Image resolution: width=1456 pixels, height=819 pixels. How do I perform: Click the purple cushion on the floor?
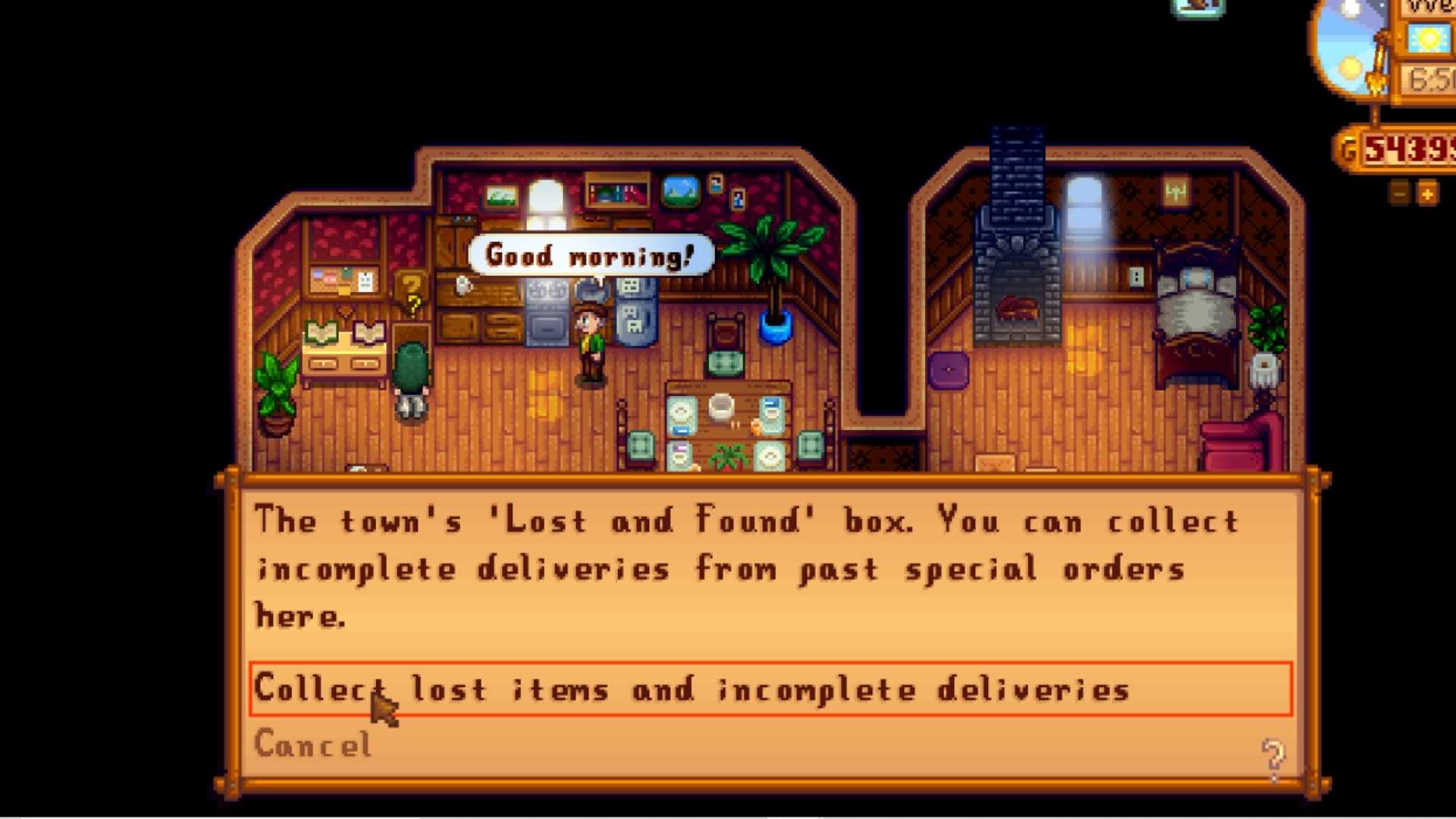[948, 369]
